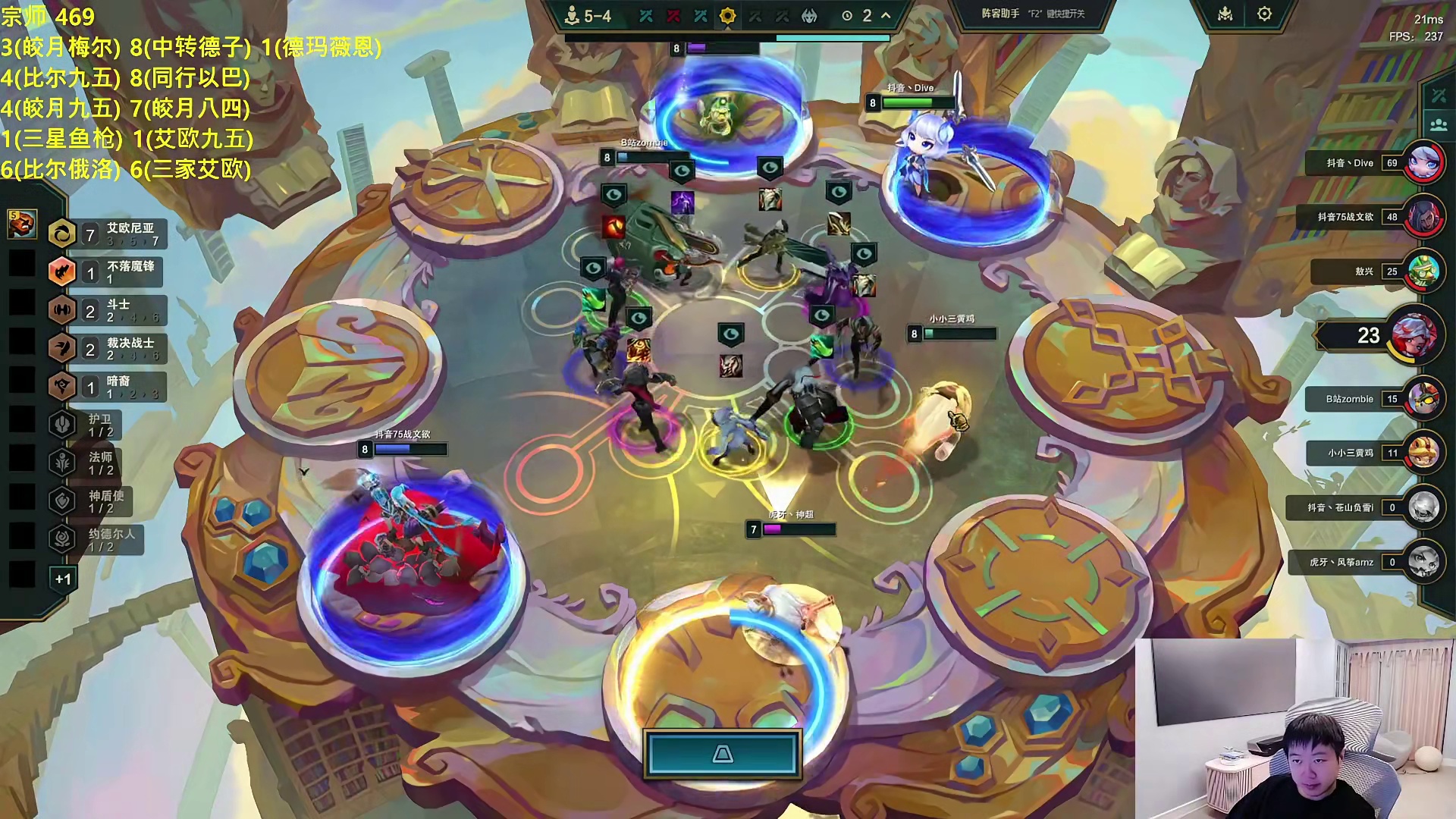Select the 艾欧尼亚 trait entry
Viewport: 1456px width, 819px height.
click(106, 234)
